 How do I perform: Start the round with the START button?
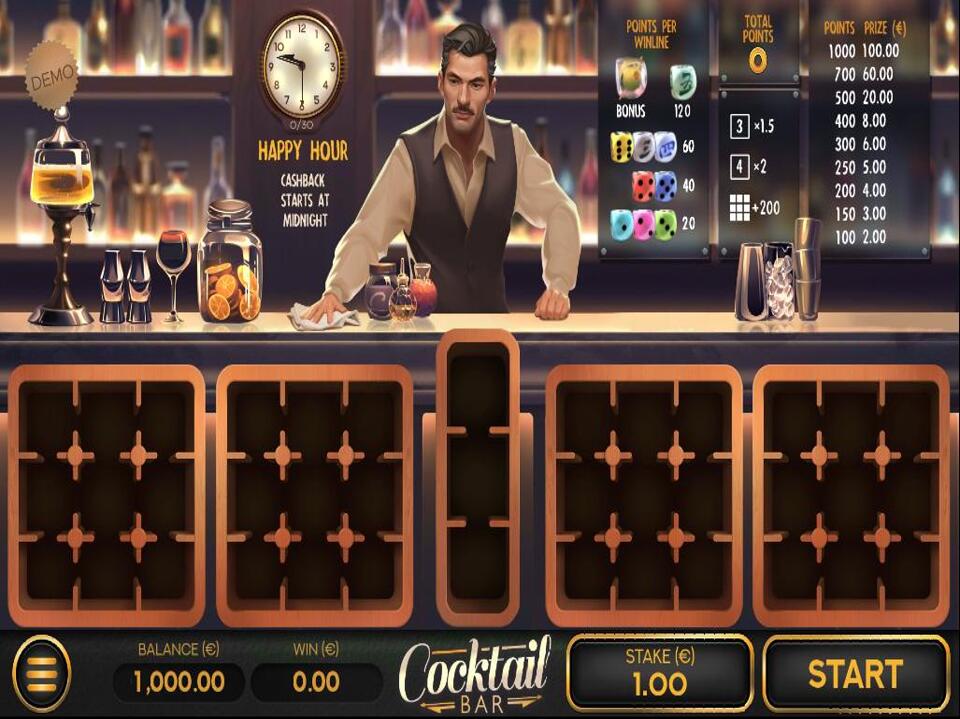[855, 673]
